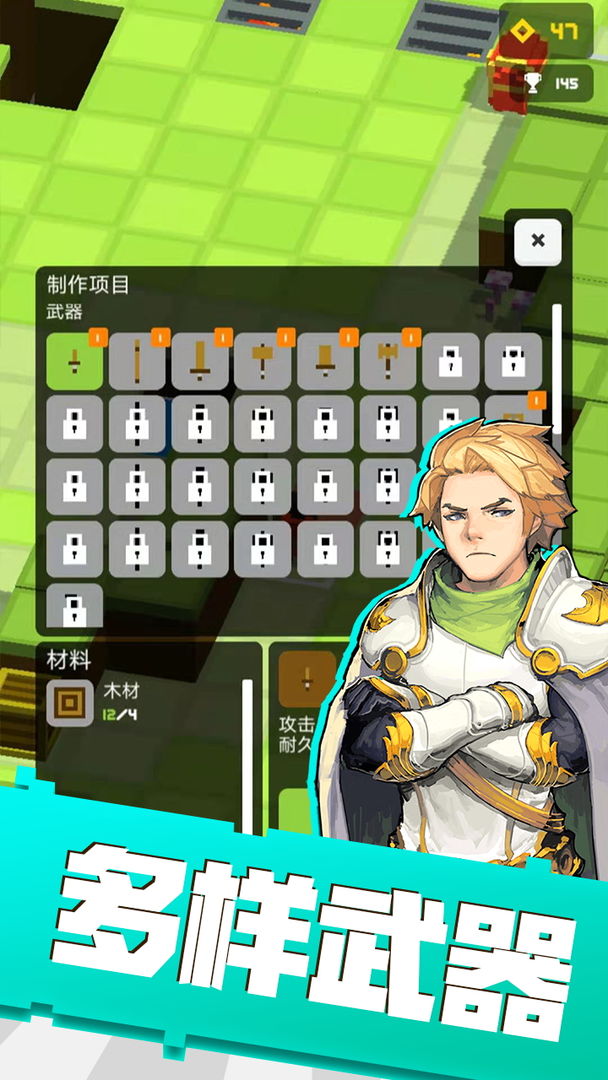
Task: Choose the long wooden staff recipe
Action: point(137,360)
